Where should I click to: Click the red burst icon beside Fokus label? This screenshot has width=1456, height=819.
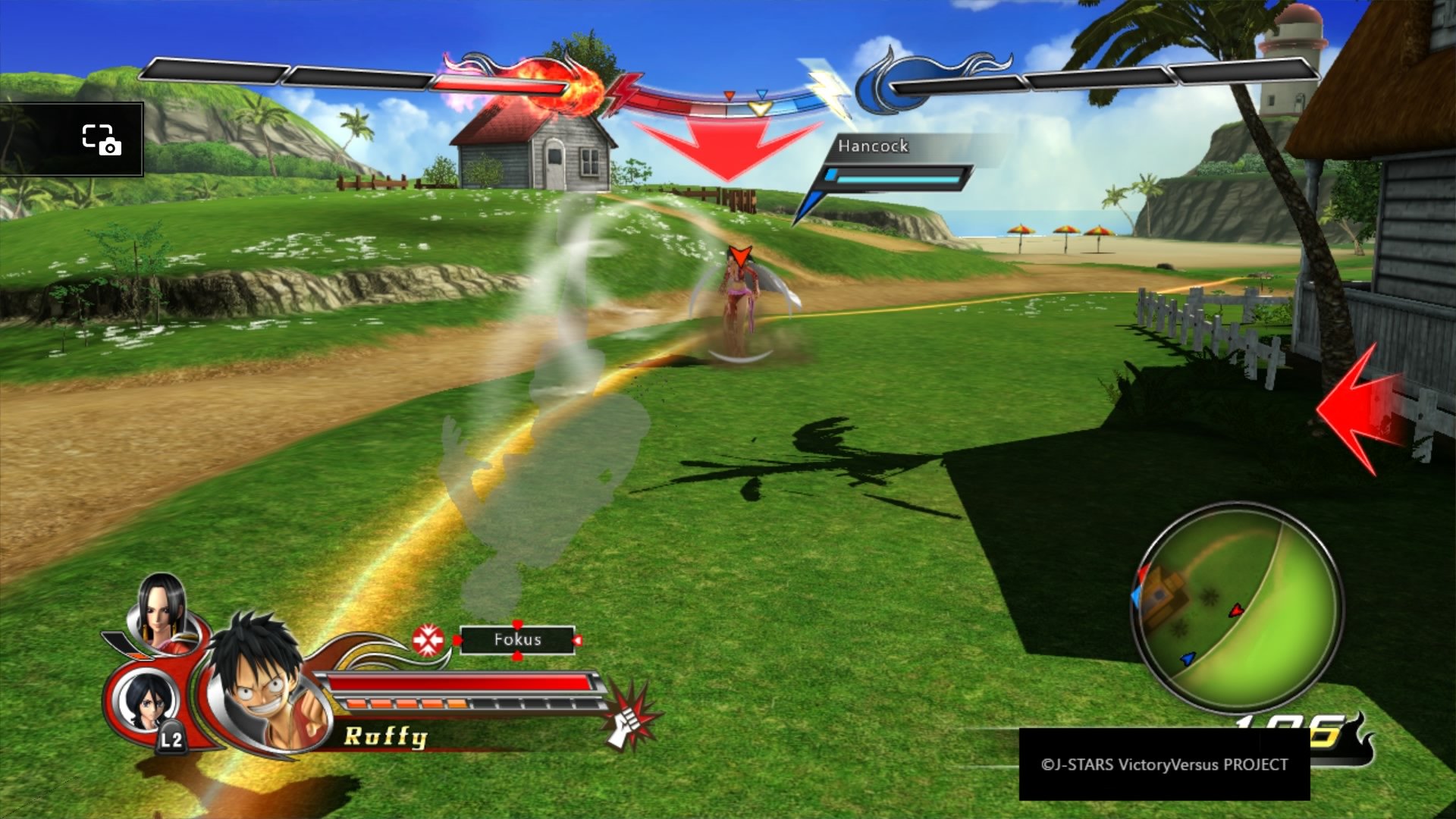click(430, 639)
